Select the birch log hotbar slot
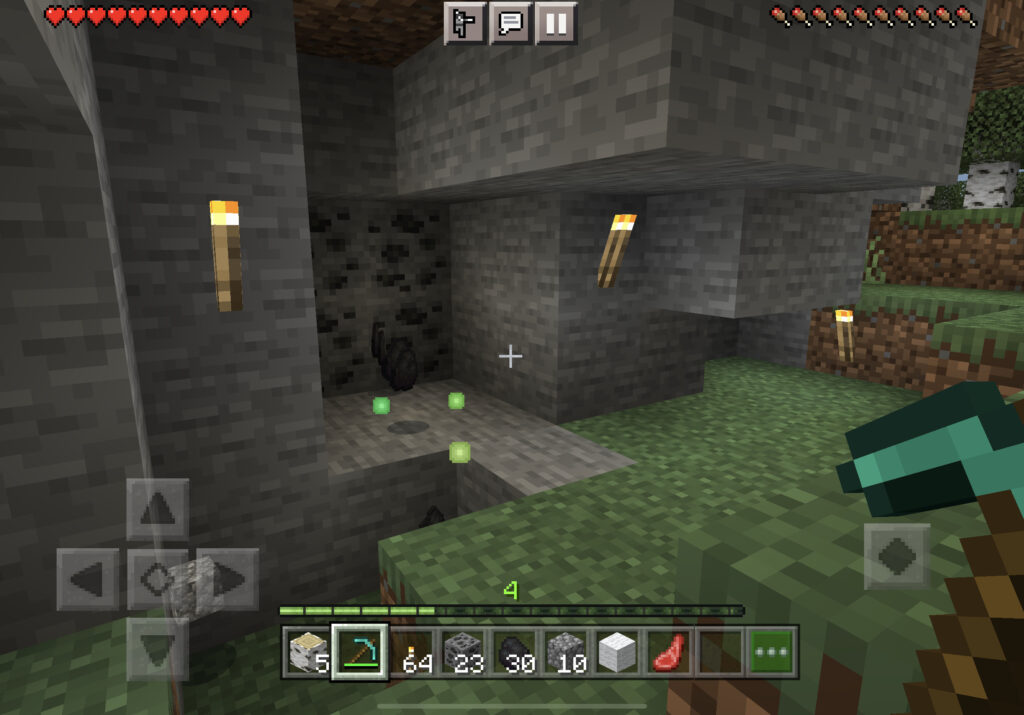Viewport: 1024px width, 715px height. [x=306, y=652]
